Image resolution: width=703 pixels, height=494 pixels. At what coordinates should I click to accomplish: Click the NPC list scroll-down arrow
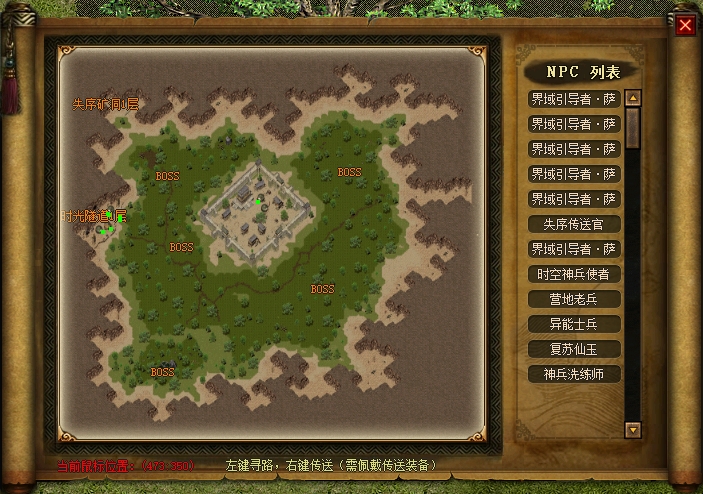pyautogui.click(x=632, y=429)
